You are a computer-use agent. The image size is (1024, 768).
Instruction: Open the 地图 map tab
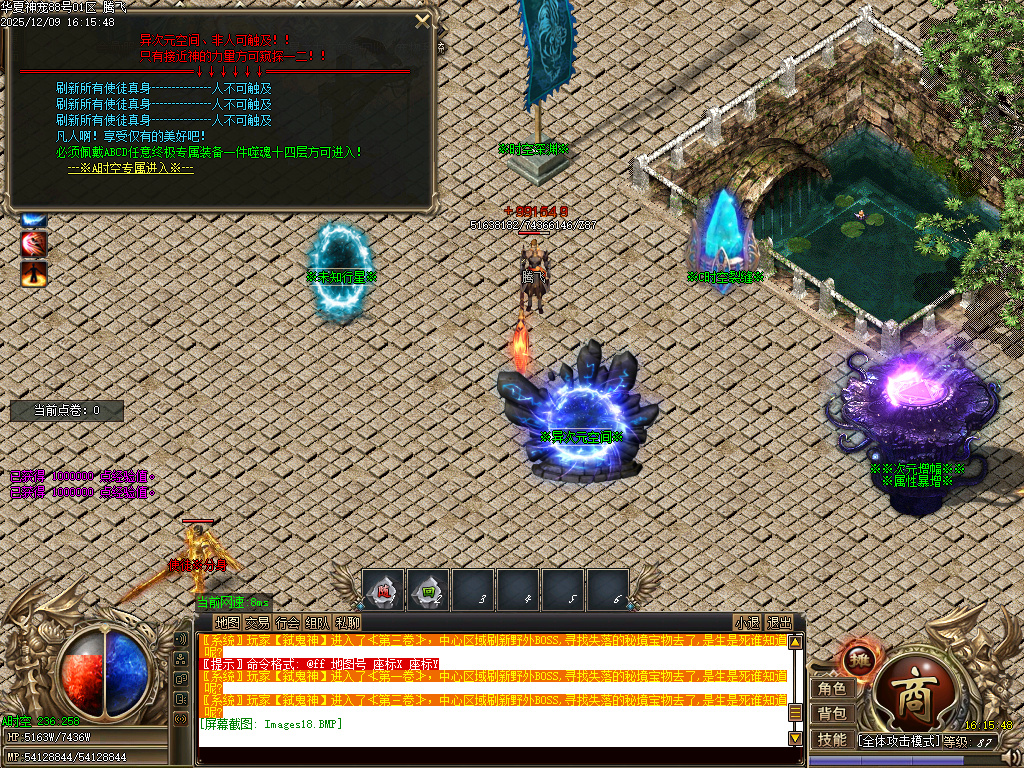pos(227,622)
